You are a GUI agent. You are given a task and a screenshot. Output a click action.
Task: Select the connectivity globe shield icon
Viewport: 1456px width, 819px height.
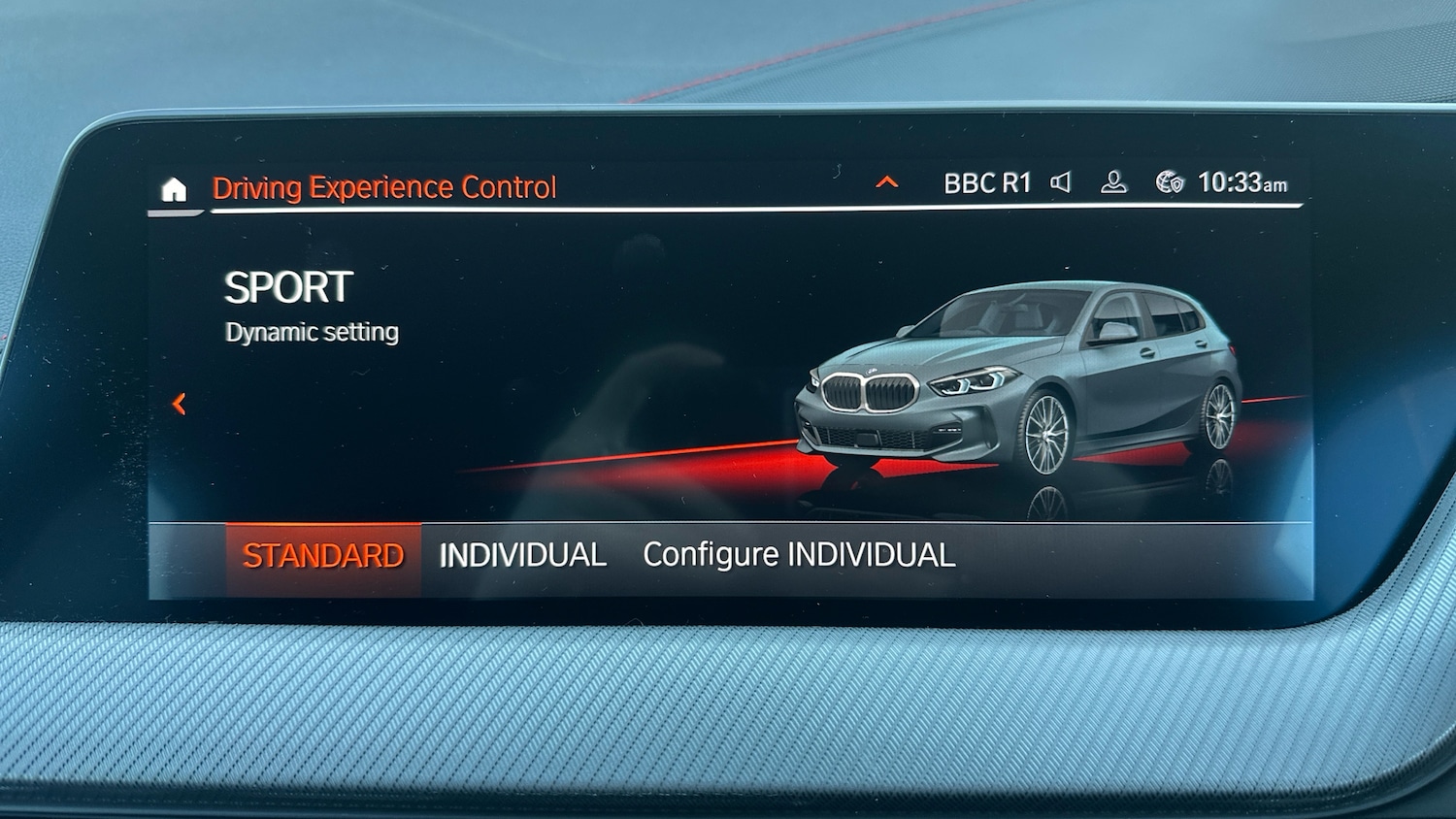1167,181
